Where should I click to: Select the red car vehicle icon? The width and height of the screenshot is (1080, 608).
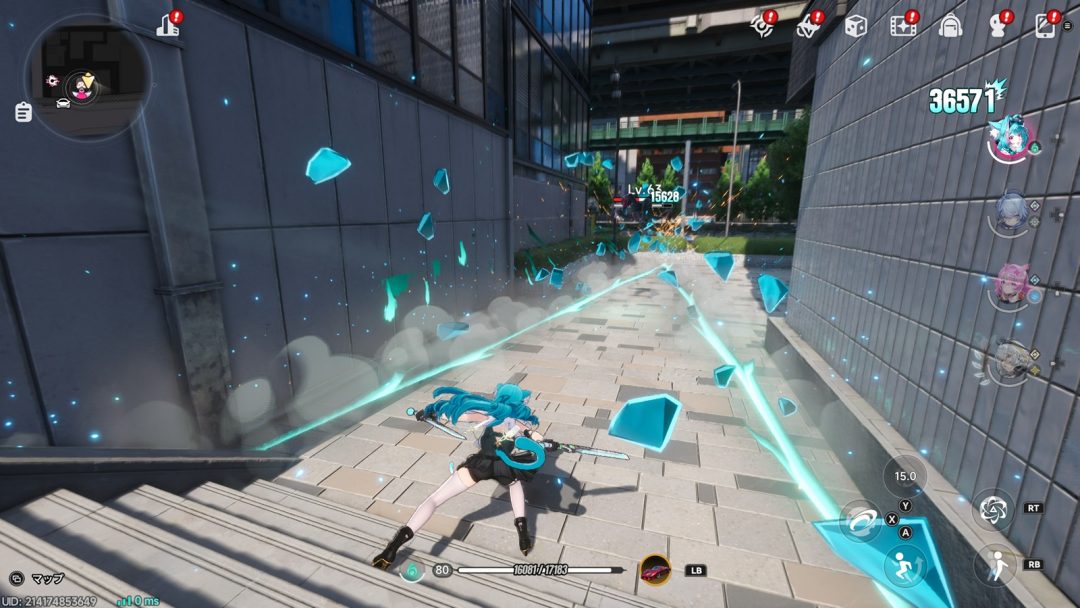pyautogui.click(x=655, y=570)
